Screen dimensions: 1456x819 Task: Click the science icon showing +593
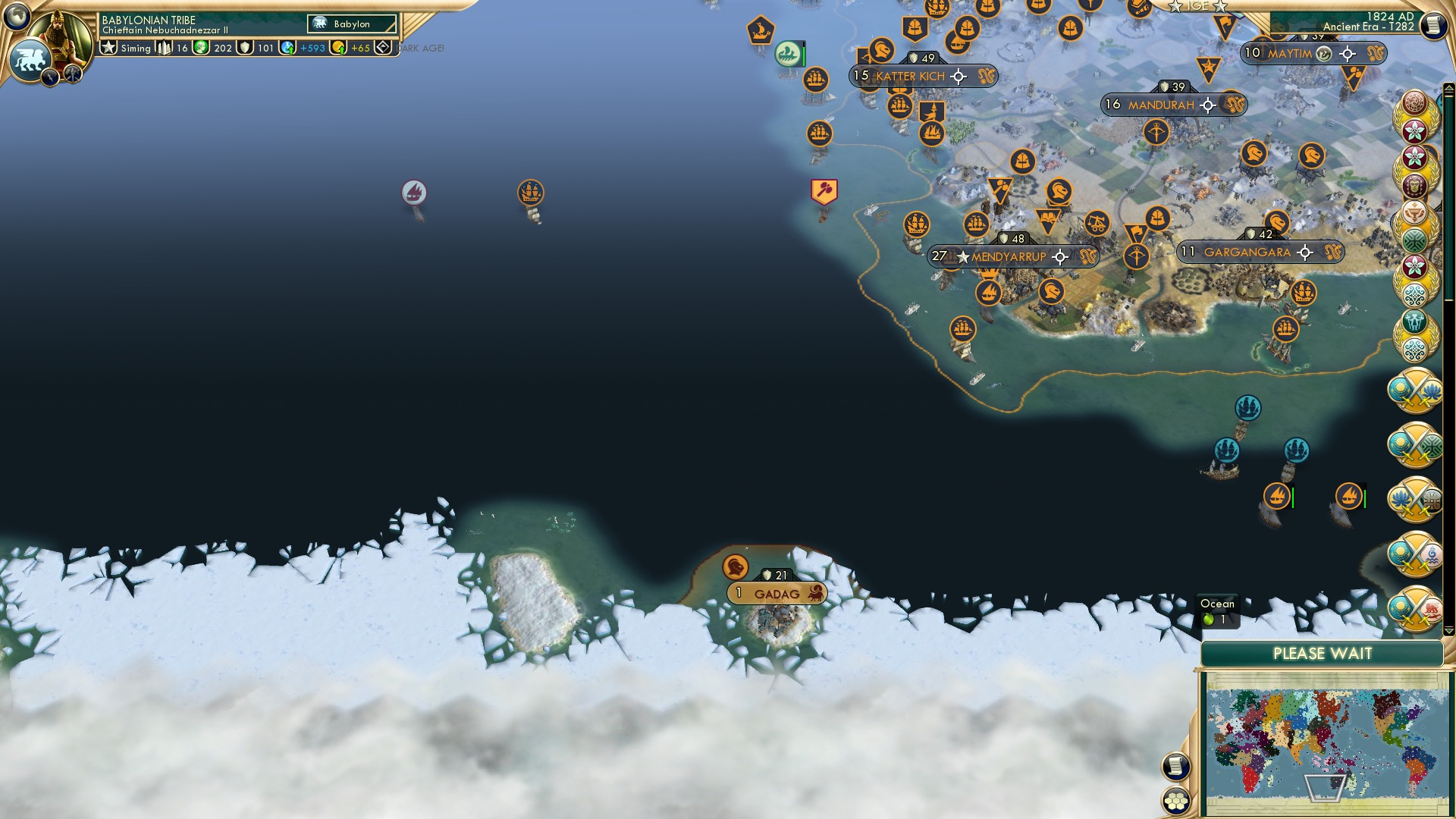287,48
